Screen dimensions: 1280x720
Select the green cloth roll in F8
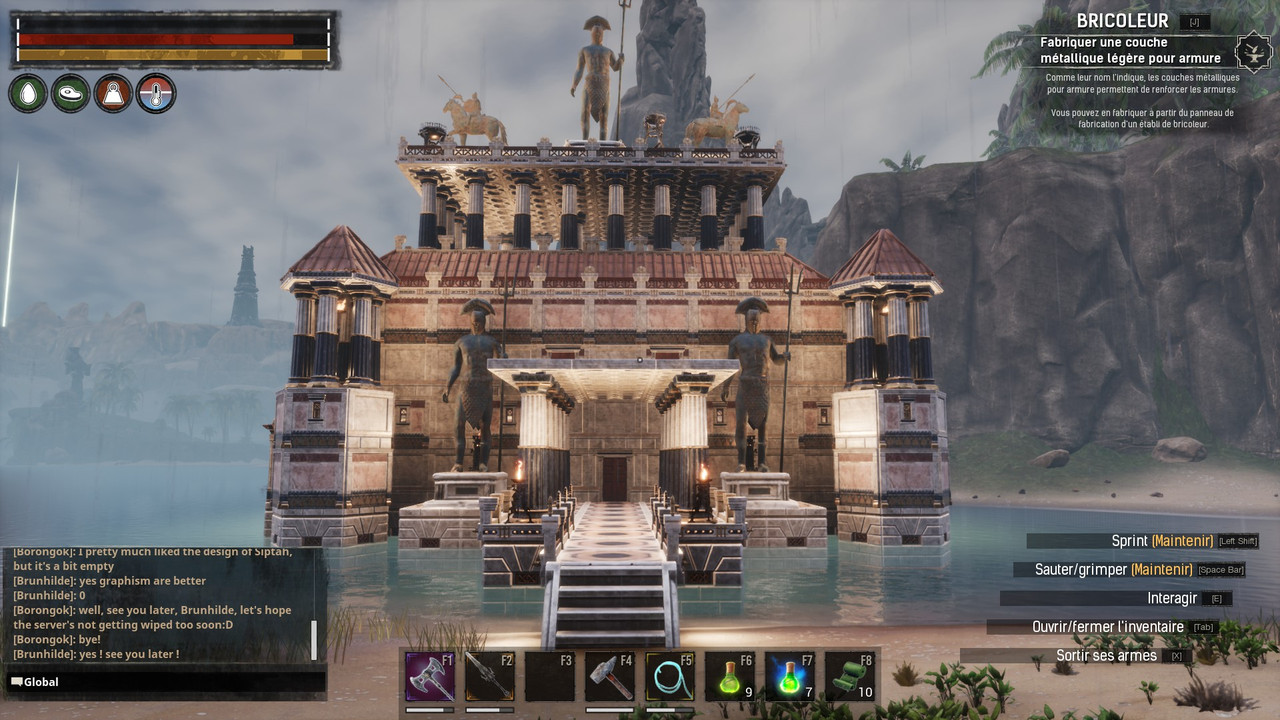point(850,677)
